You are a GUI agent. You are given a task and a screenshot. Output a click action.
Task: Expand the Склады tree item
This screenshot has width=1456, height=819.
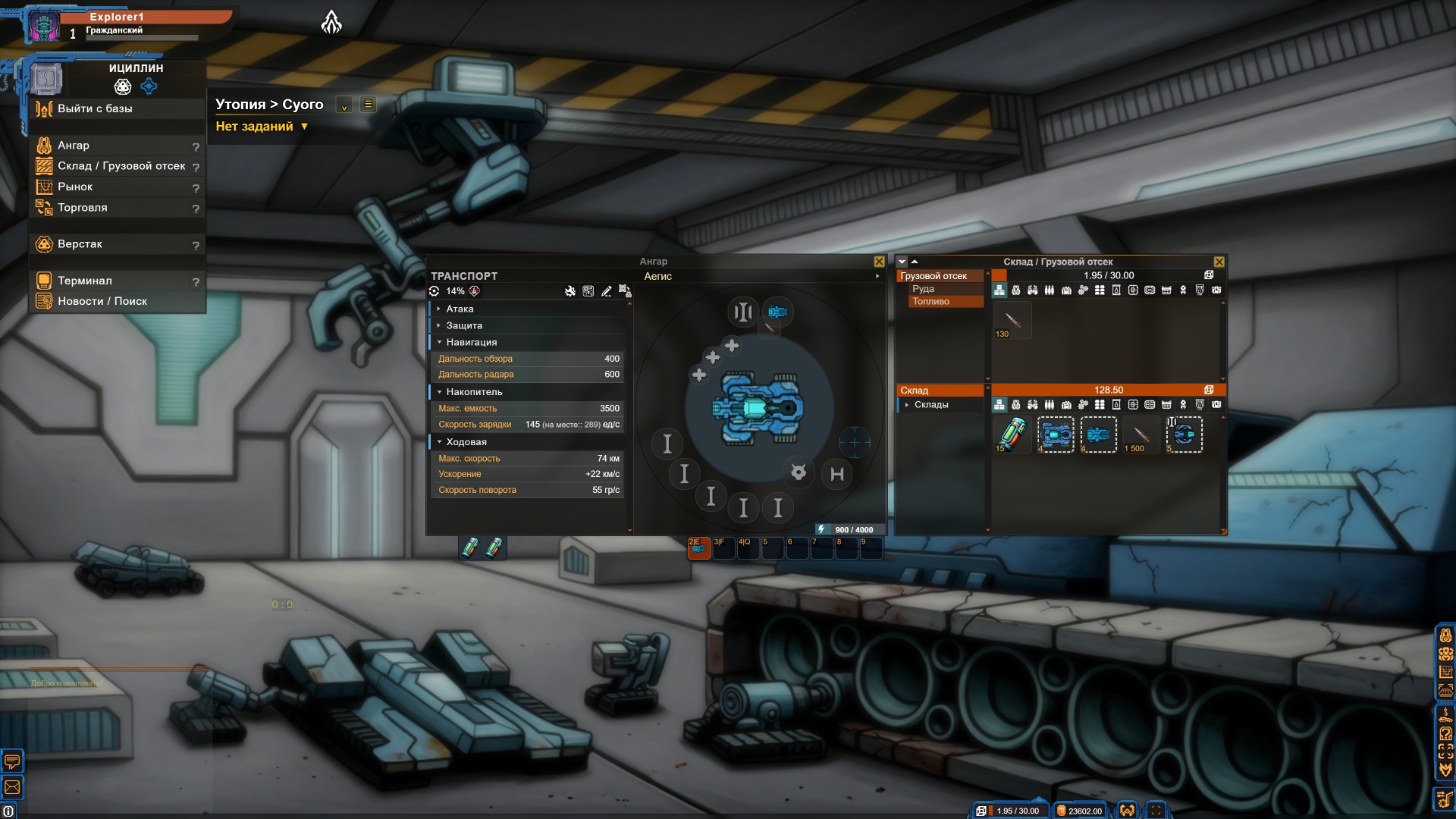[x=907, y=405]
